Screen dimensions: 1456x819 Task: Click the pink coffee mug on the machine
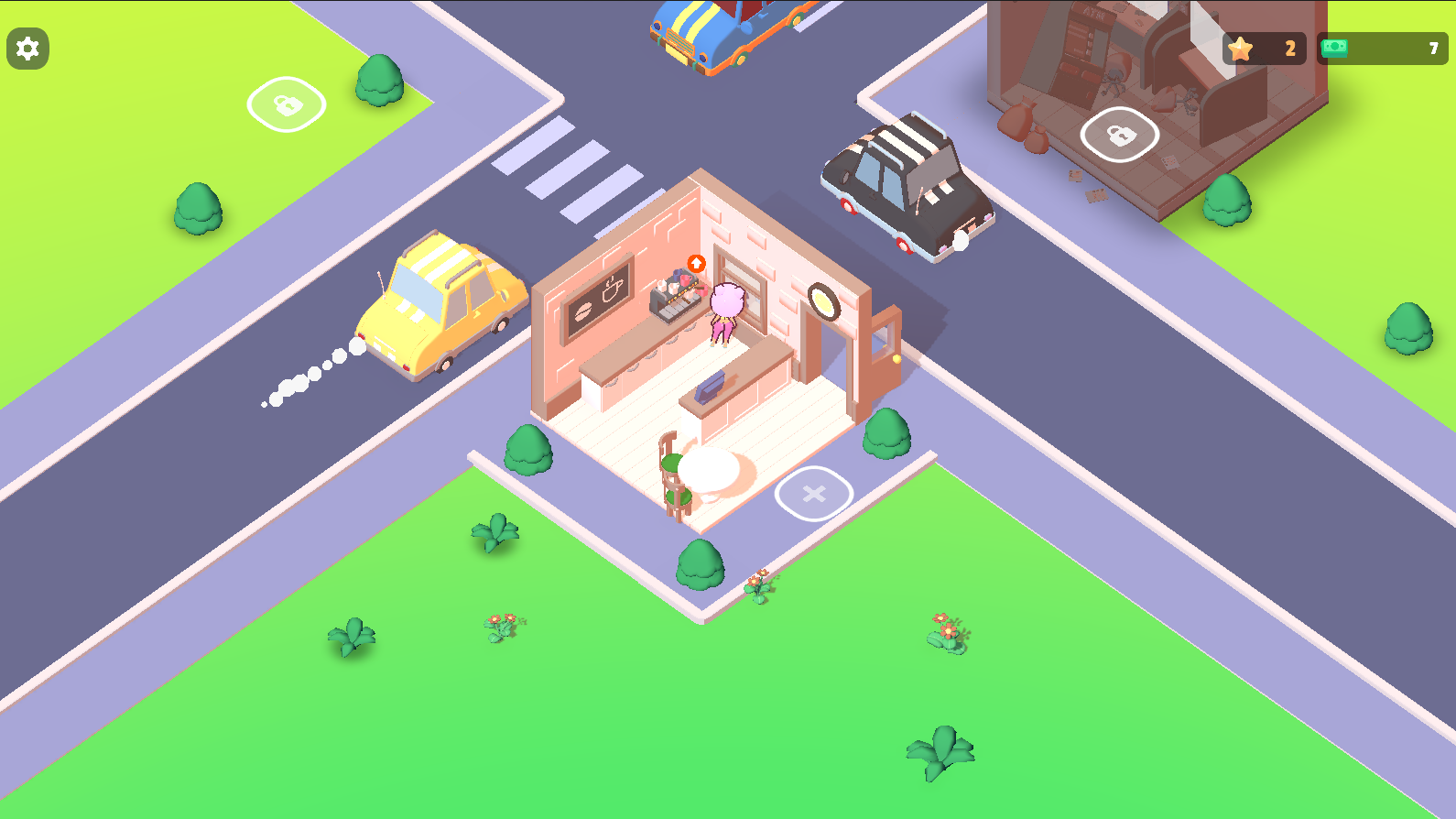[x=683, y=279]
